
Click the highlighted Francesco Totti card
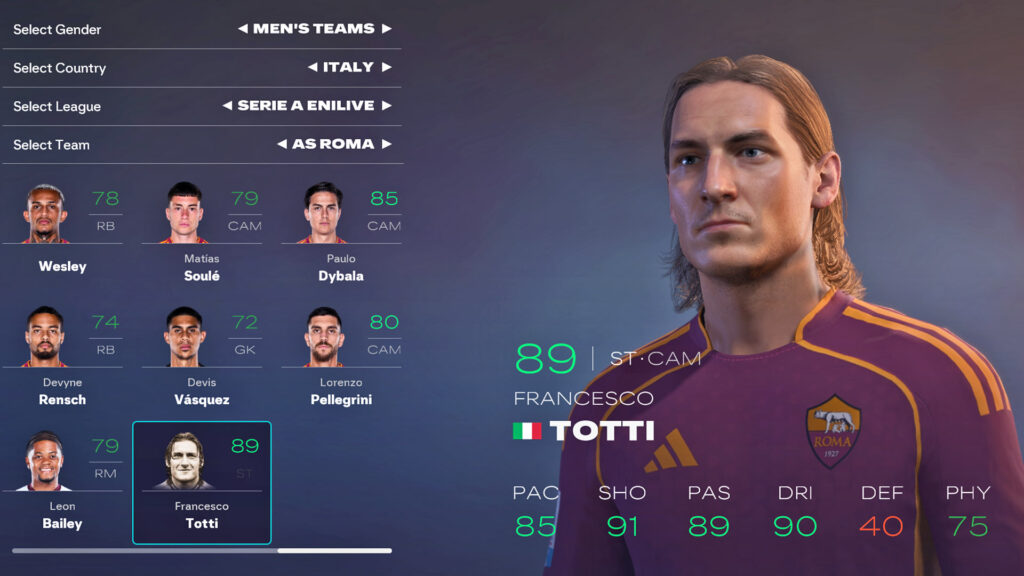(201, 482)
